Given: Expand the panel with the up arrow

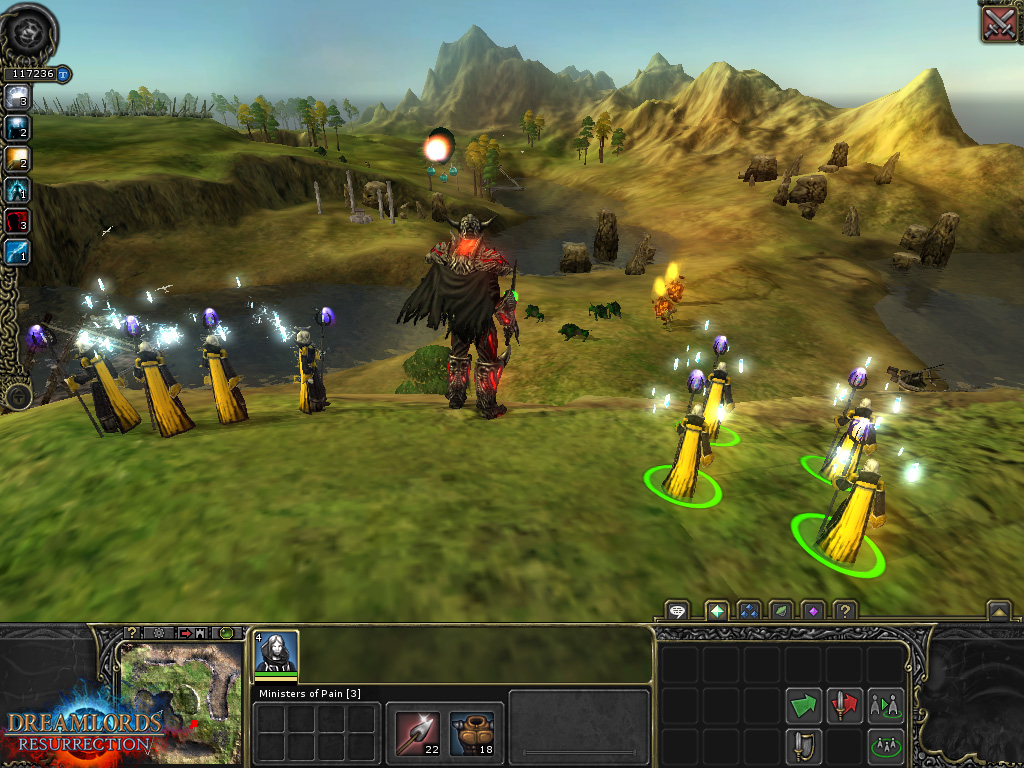Looking at the screenshot, I should (997, 610).
